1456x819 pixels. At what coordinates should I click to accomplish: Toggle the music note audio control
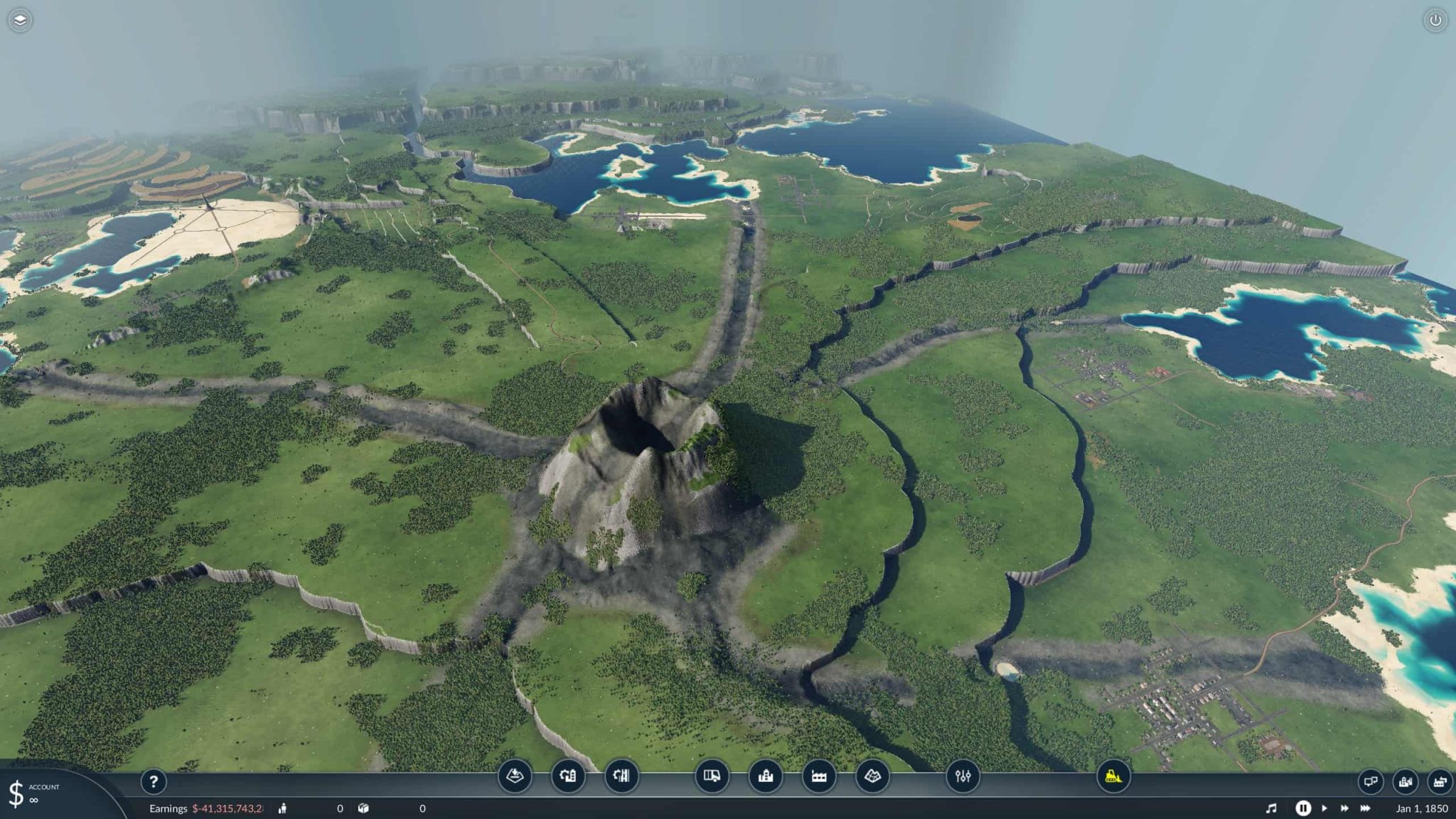1273,808
